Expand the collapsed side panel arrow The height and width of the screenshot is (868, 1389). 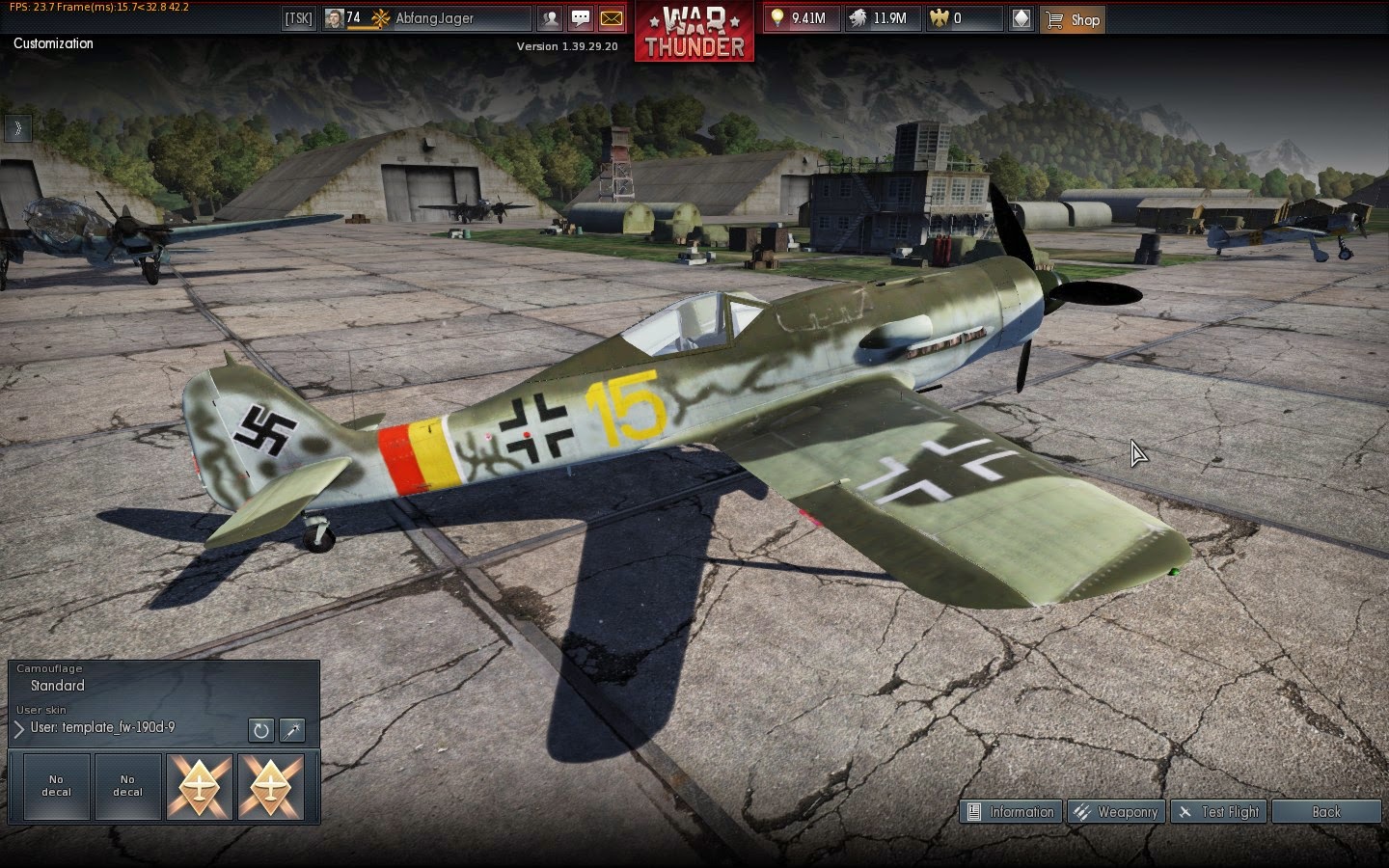[17, 128]
